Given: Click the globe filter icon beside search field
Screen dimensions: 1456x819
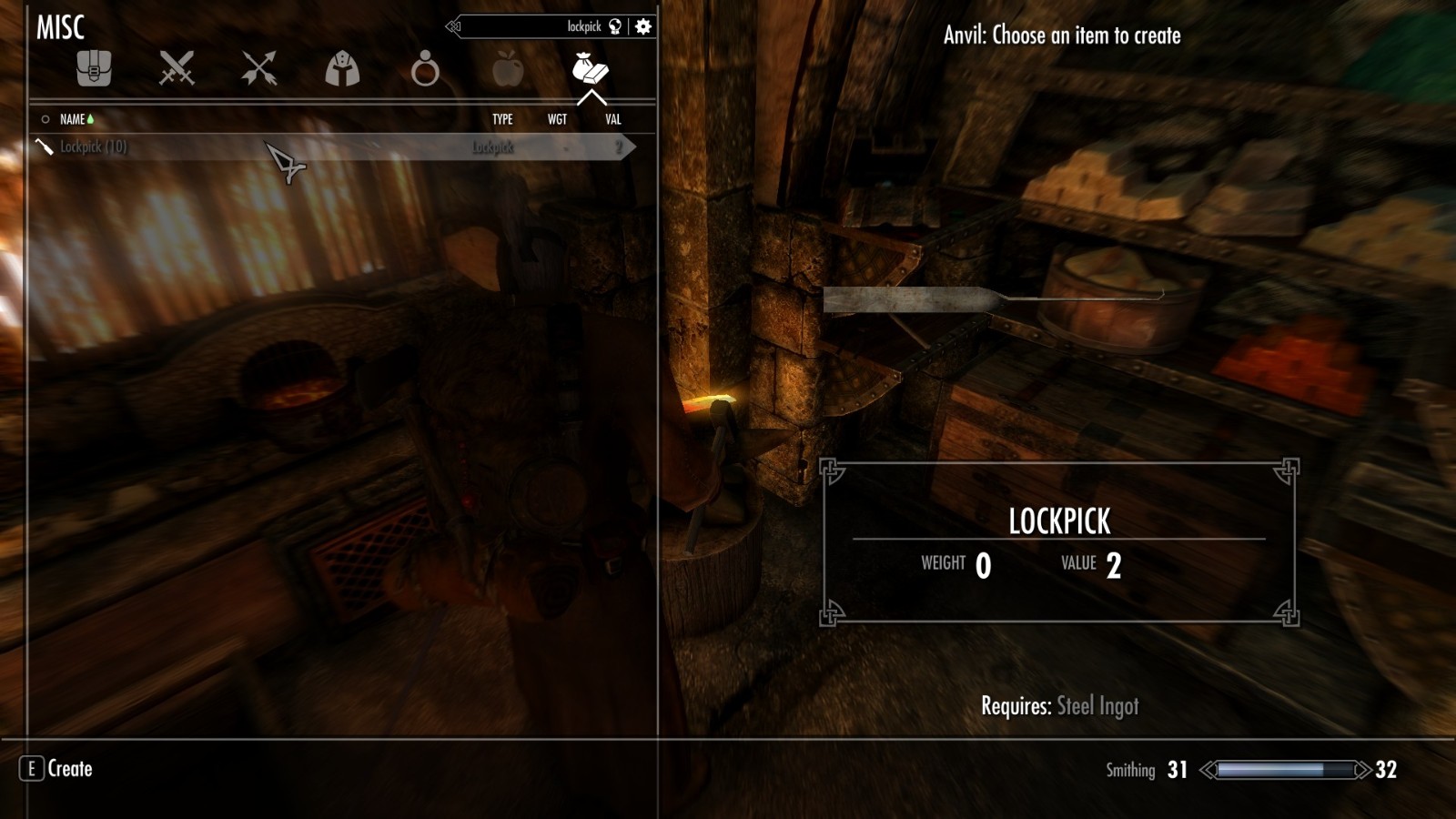Looking at the screenshot, I should (615, 26).
